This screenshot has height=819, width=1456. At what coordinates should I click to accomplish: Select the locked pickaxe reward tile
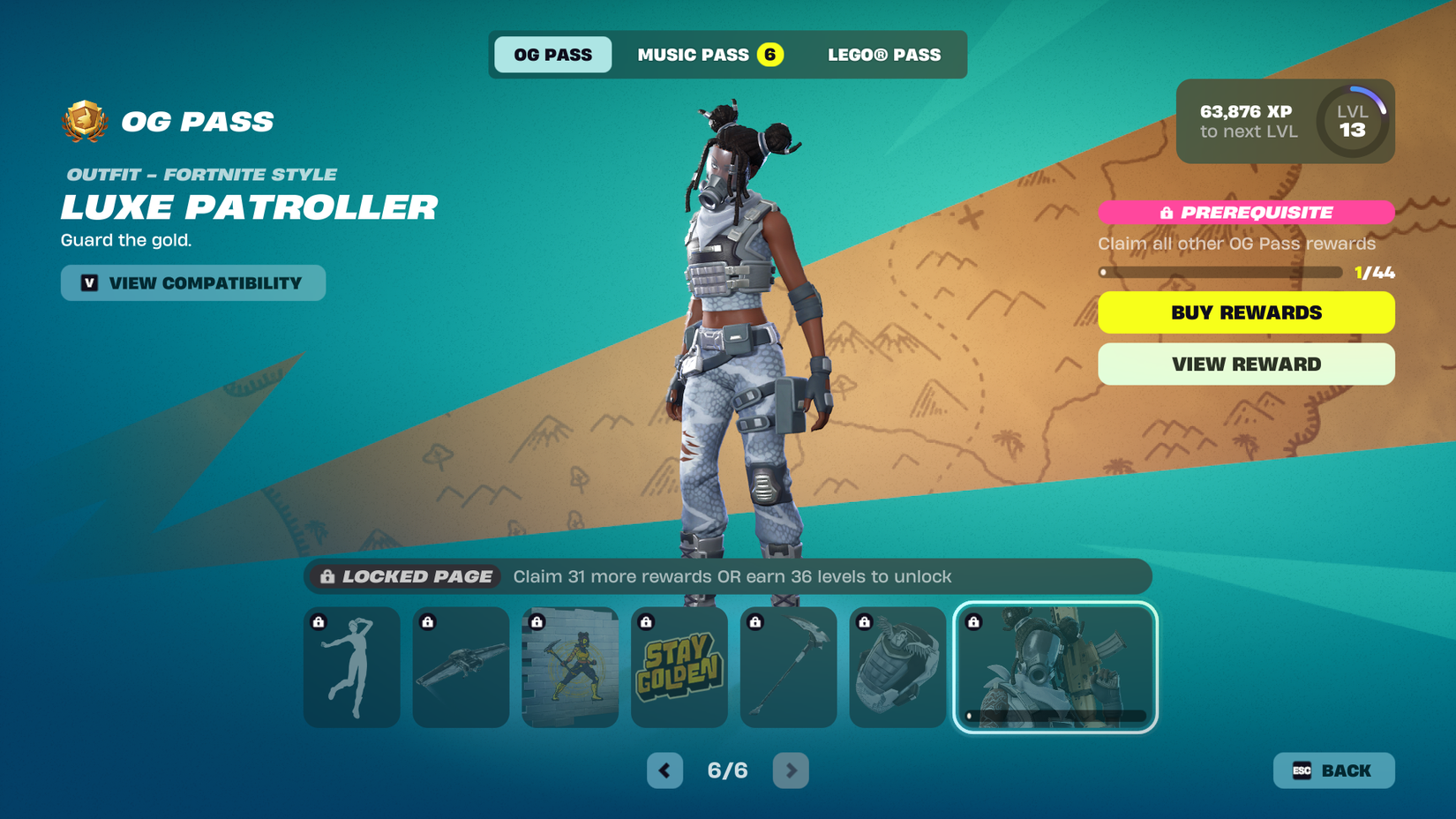[x=788, y=667]
